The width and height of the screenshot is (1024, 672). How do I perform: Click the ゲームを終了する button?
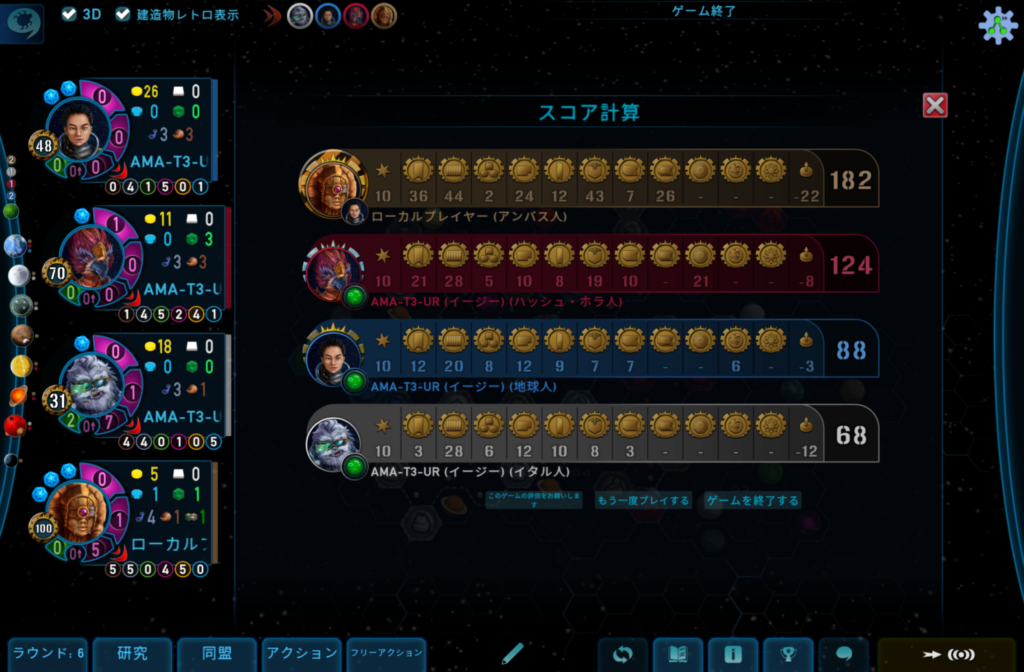(x=753, y=500)
